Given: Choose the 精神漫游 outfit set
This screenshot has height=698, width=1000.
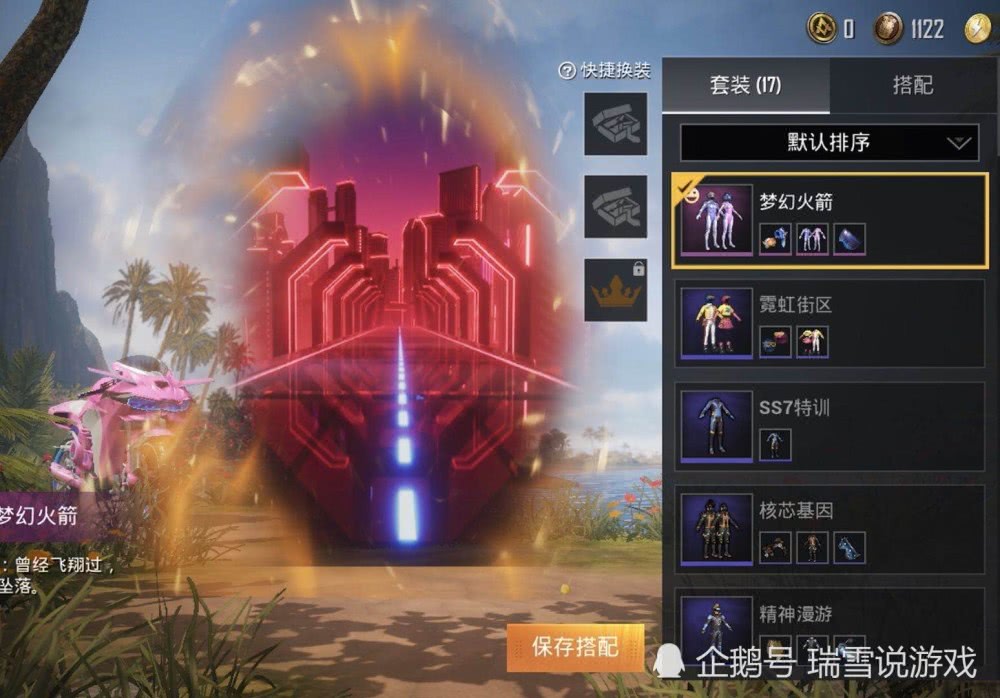Looking at the screenshot, I should pyautogui.click(x=828, y=625).
